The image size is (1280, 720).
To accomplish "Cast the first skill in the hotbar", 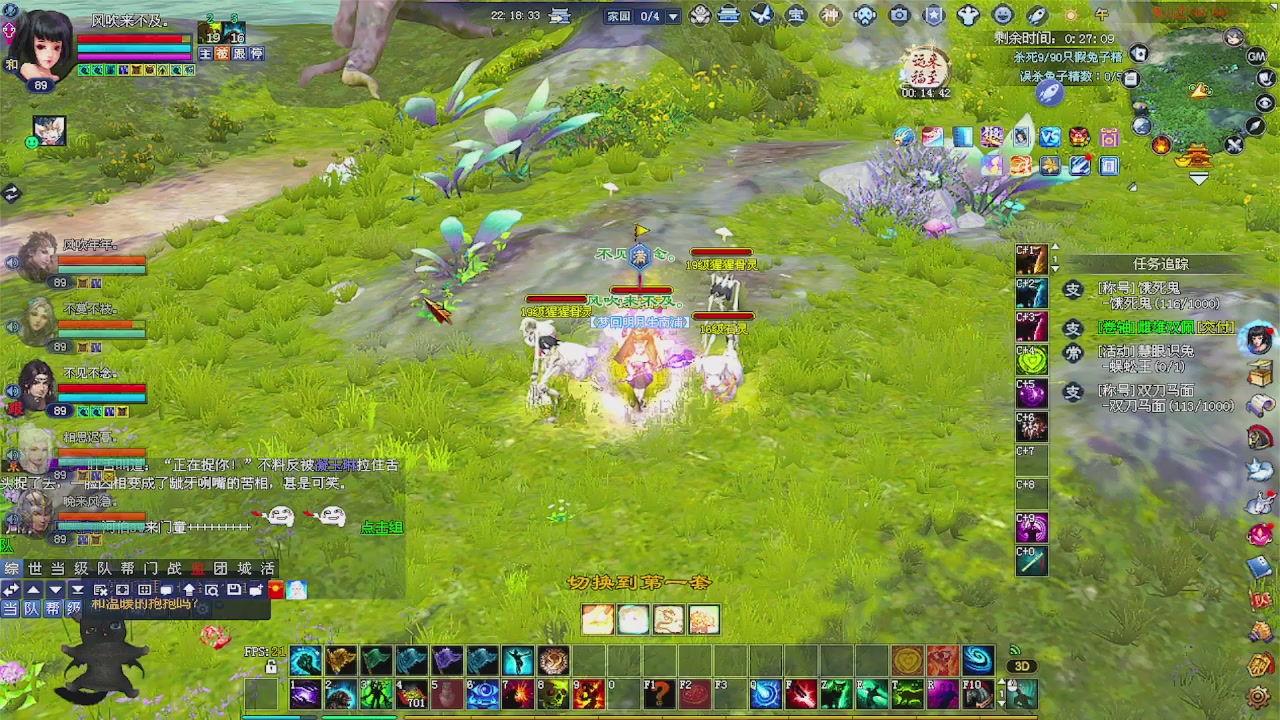I will click(306, 693).
